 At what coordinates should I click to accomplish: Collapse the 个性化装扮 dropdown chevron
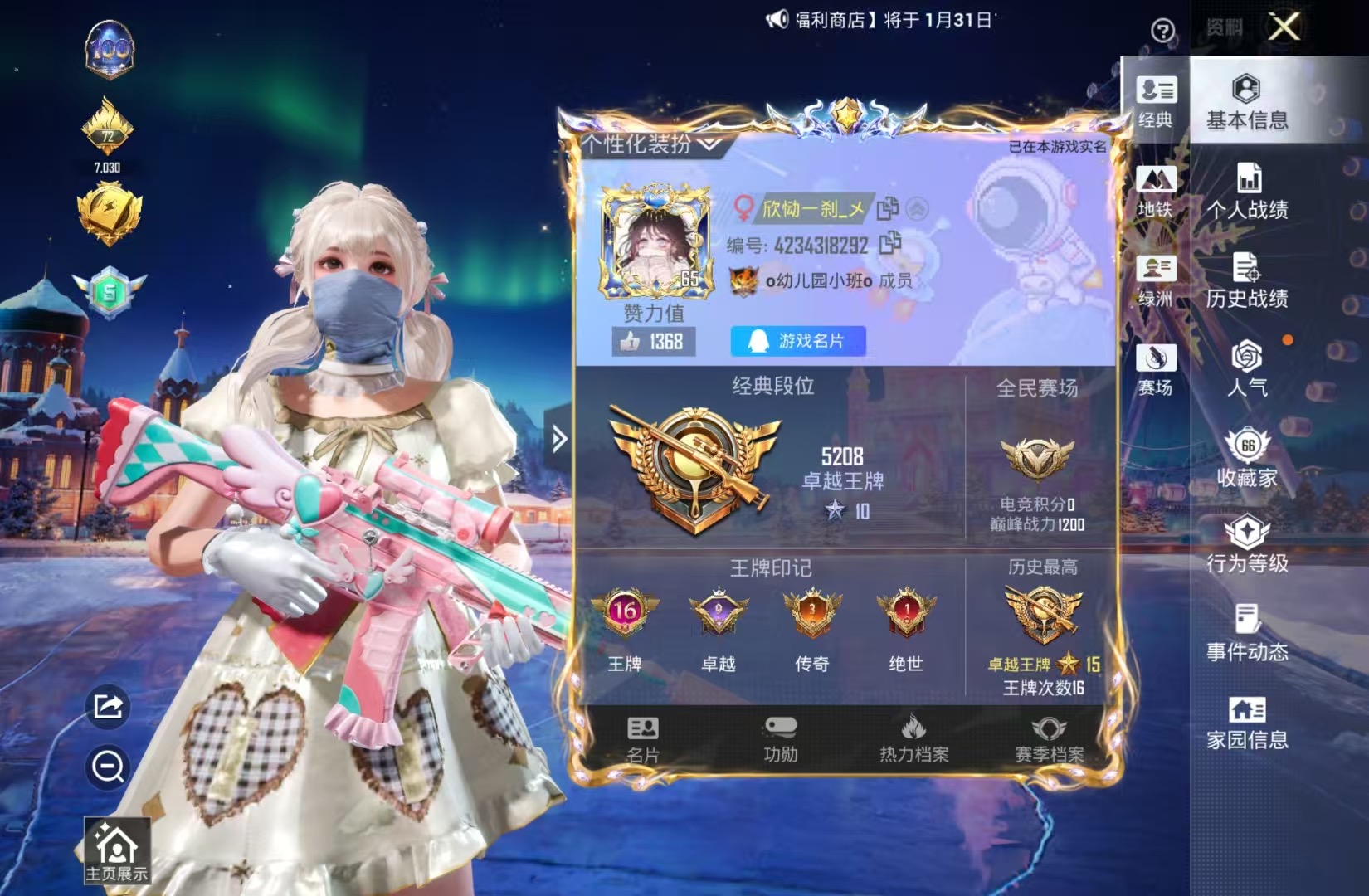pos(709,143)
